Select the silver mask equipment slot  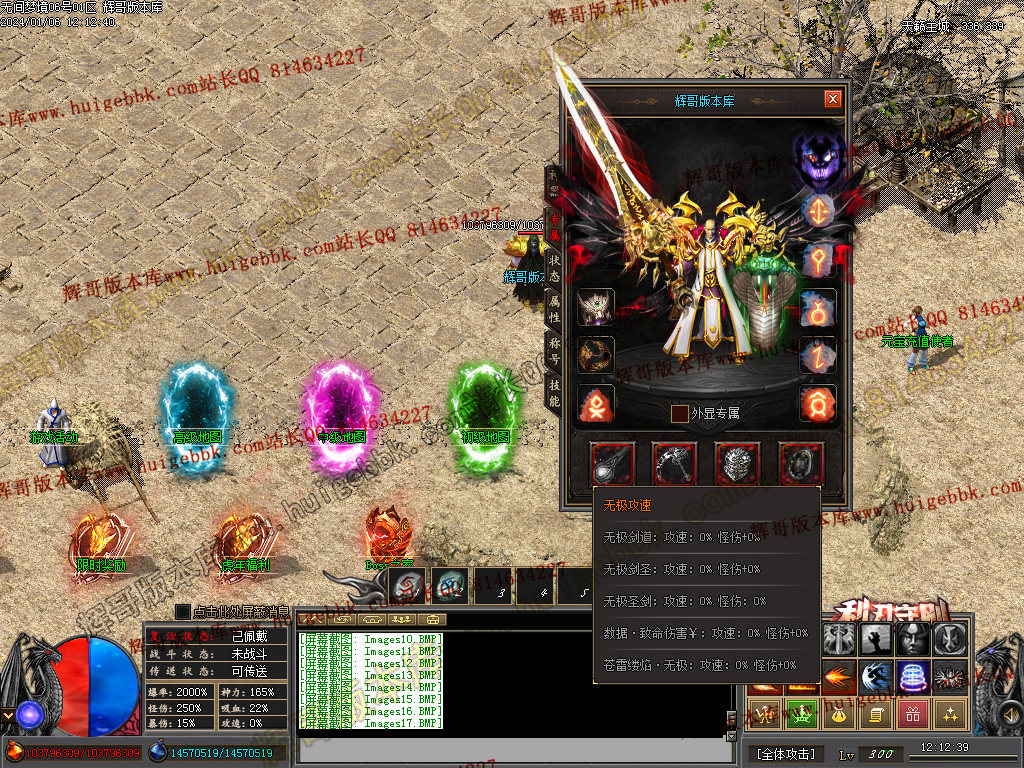pos(738,464)
